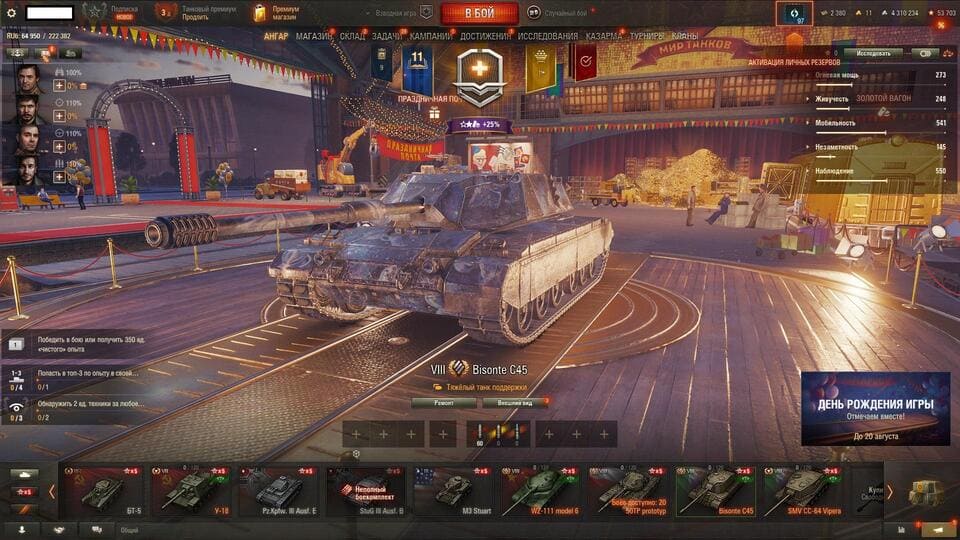
Task: Choose the WZ-111 model 6 tank
Action: (539, 490)
